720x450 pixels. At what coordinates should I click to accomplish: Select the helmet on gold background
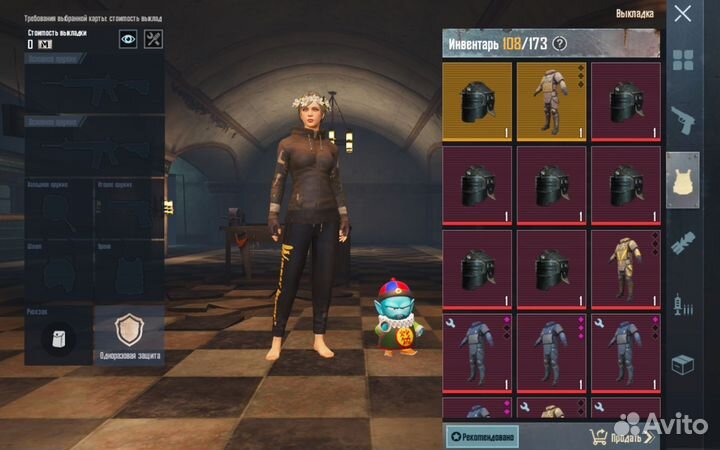pyautogui.click(x=476, y=100)
